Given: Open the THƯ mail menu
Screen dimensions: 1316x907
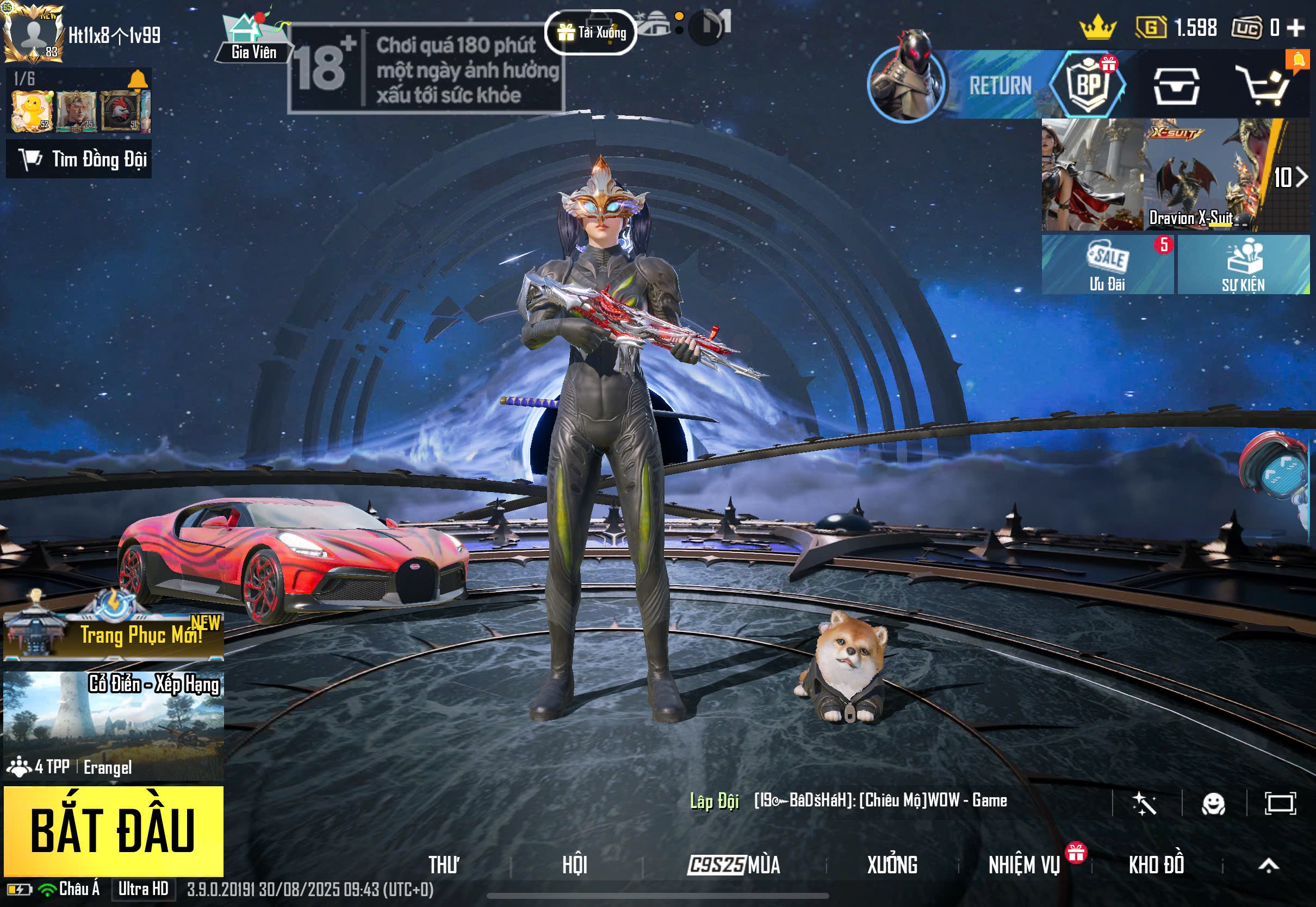Looking at the screenshot, I should pyautogui.click(x=444, y=865).
